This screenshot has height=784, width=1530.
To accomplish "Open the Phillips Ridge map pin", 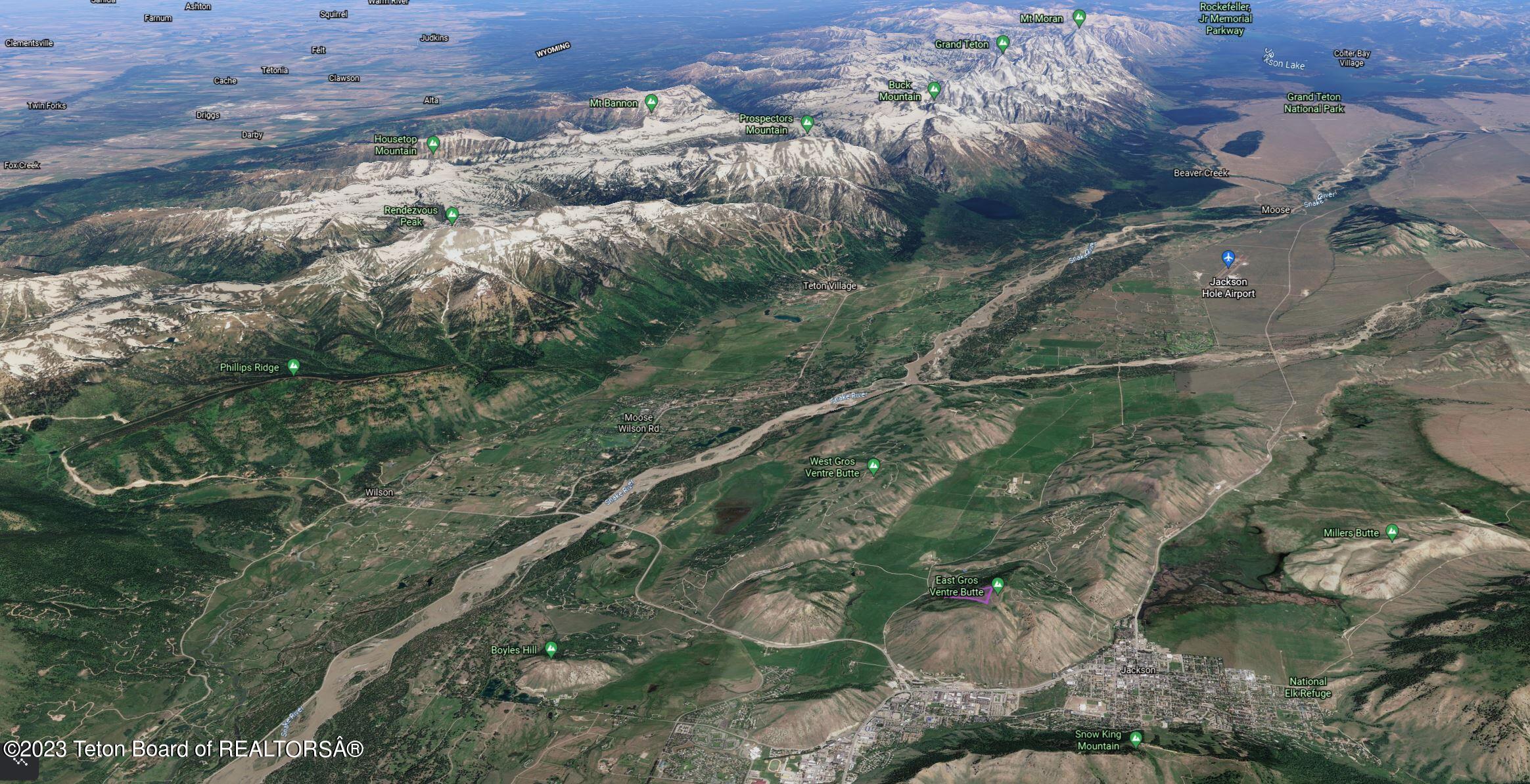I will pos(294,367).
